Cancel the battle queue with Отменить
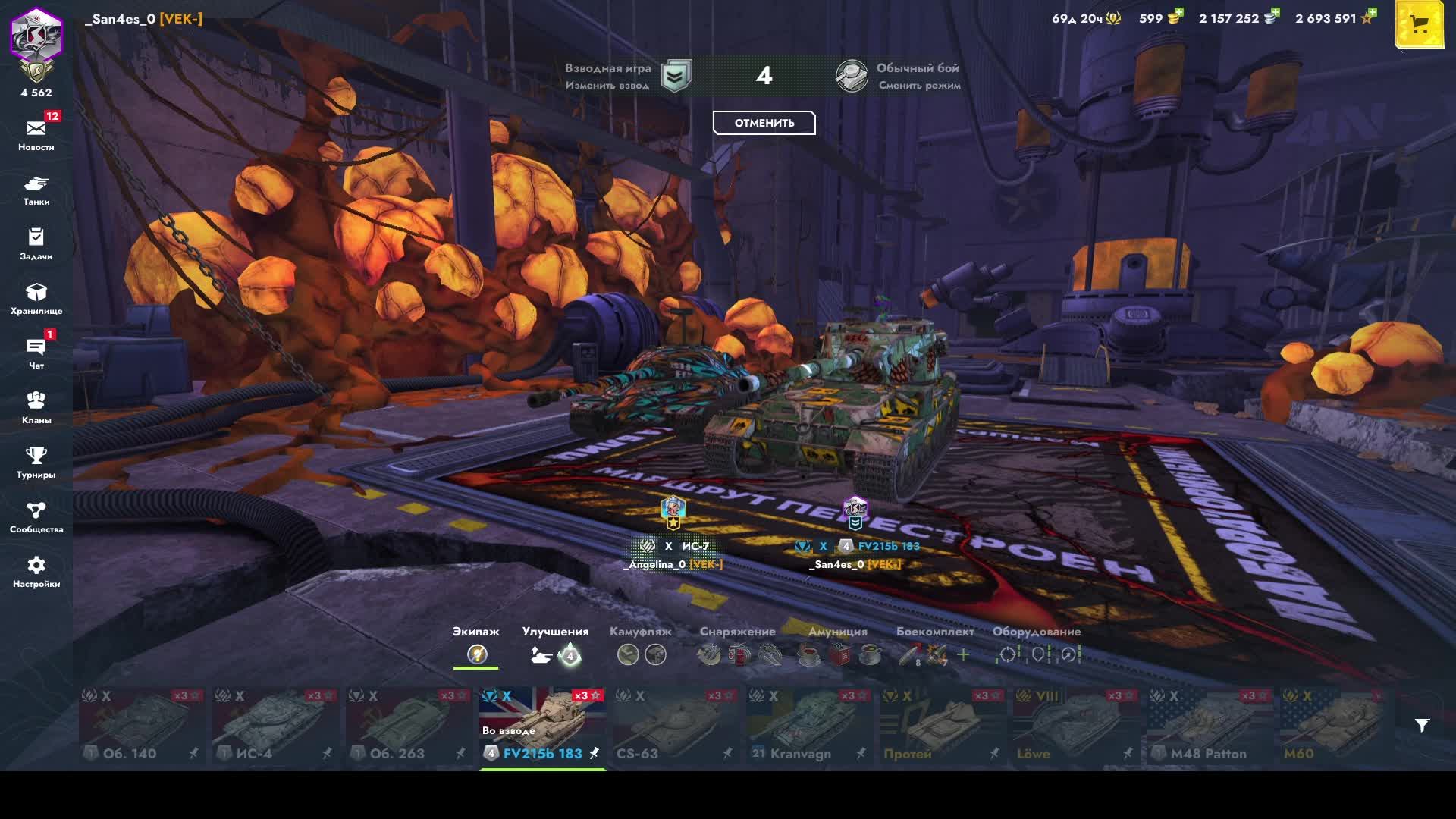This screenshot has height=819, width=1456. coord(764,123)
